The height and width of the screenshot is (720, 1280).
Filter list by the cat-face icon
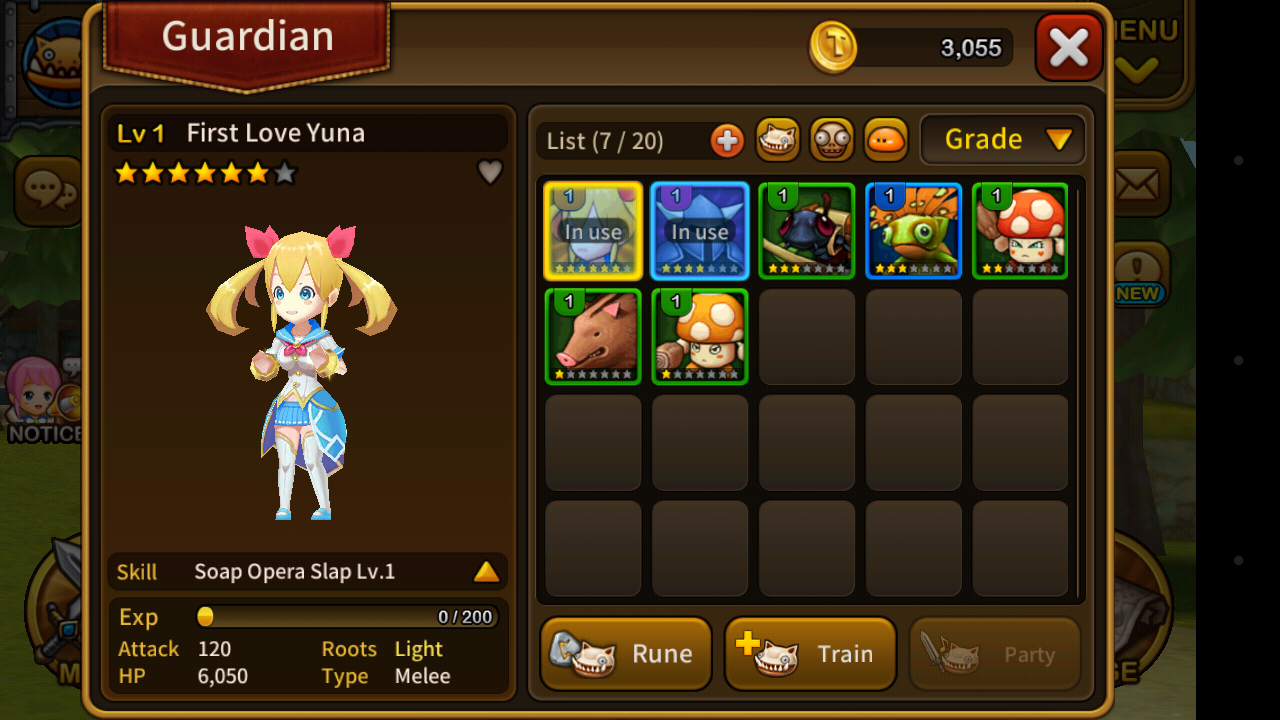coord(777,140)
